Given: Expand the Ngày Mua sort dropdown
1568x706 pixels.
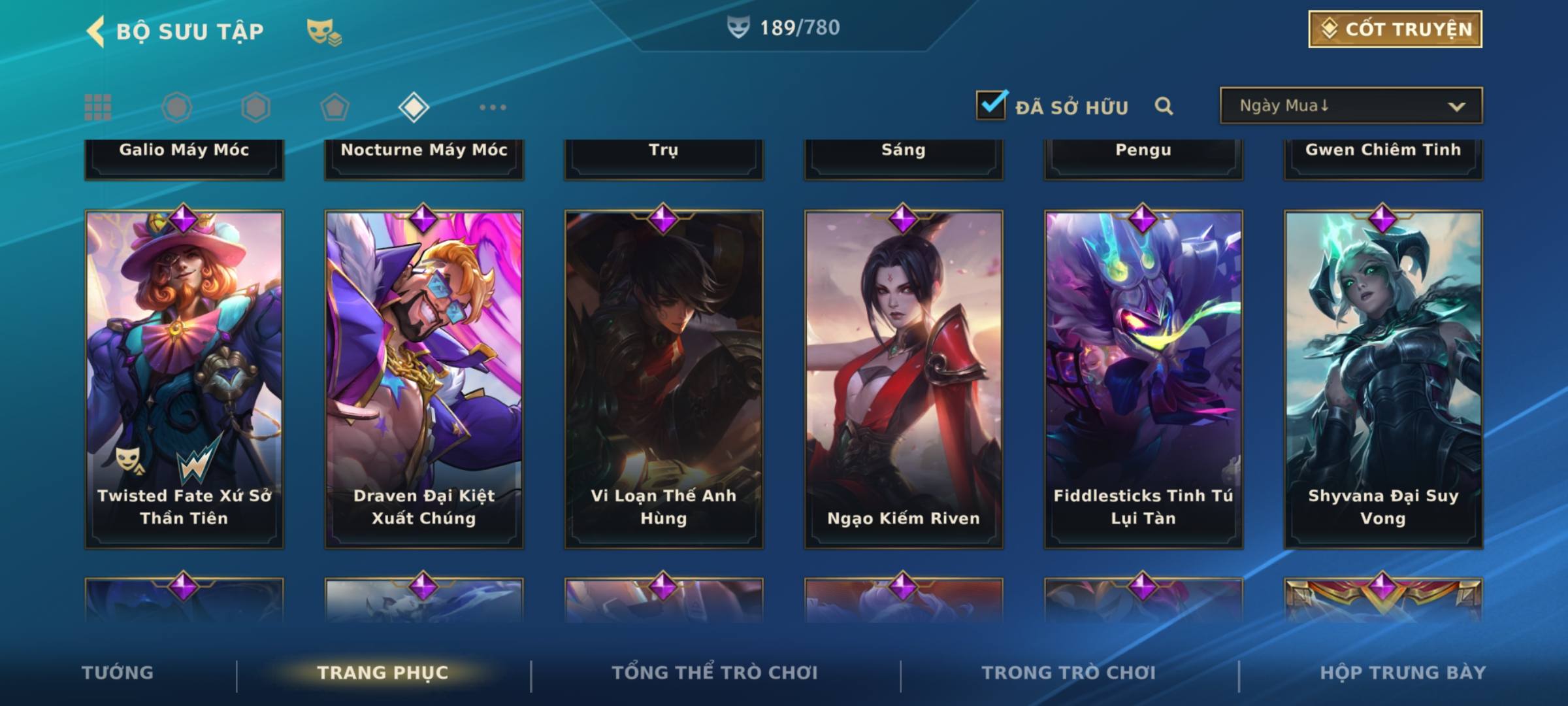Looking at the screenshot, I should (x=1350, y=106).
